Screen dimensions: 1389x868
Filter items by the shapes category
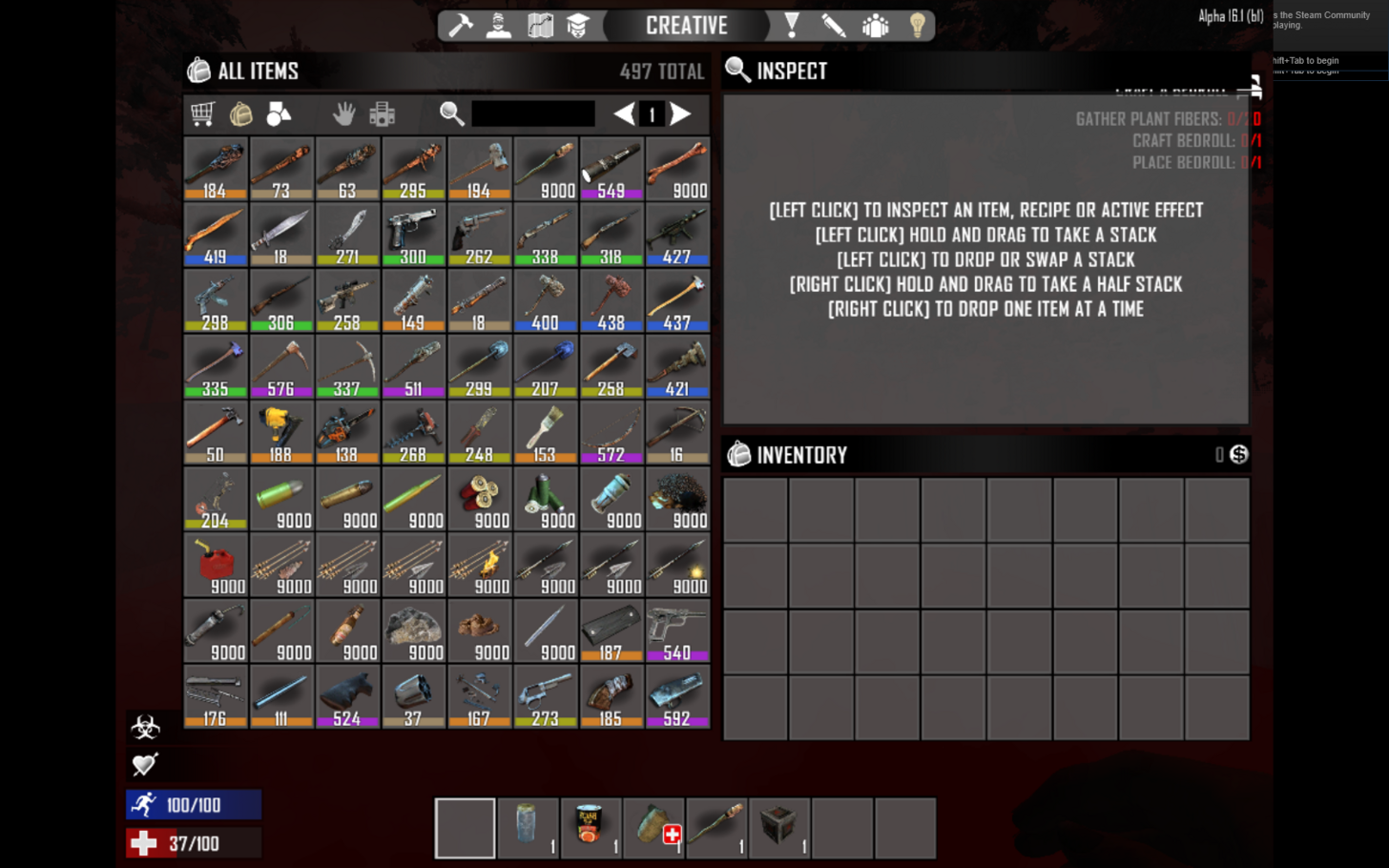(x=279, y=114)
